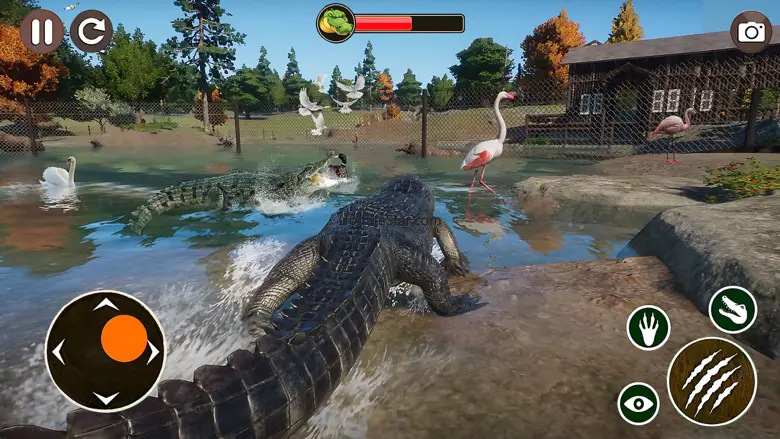Use the crocodile bite ability
Image resolution: width=780 pixels, height=439 pixels.
tap(733, 309)
